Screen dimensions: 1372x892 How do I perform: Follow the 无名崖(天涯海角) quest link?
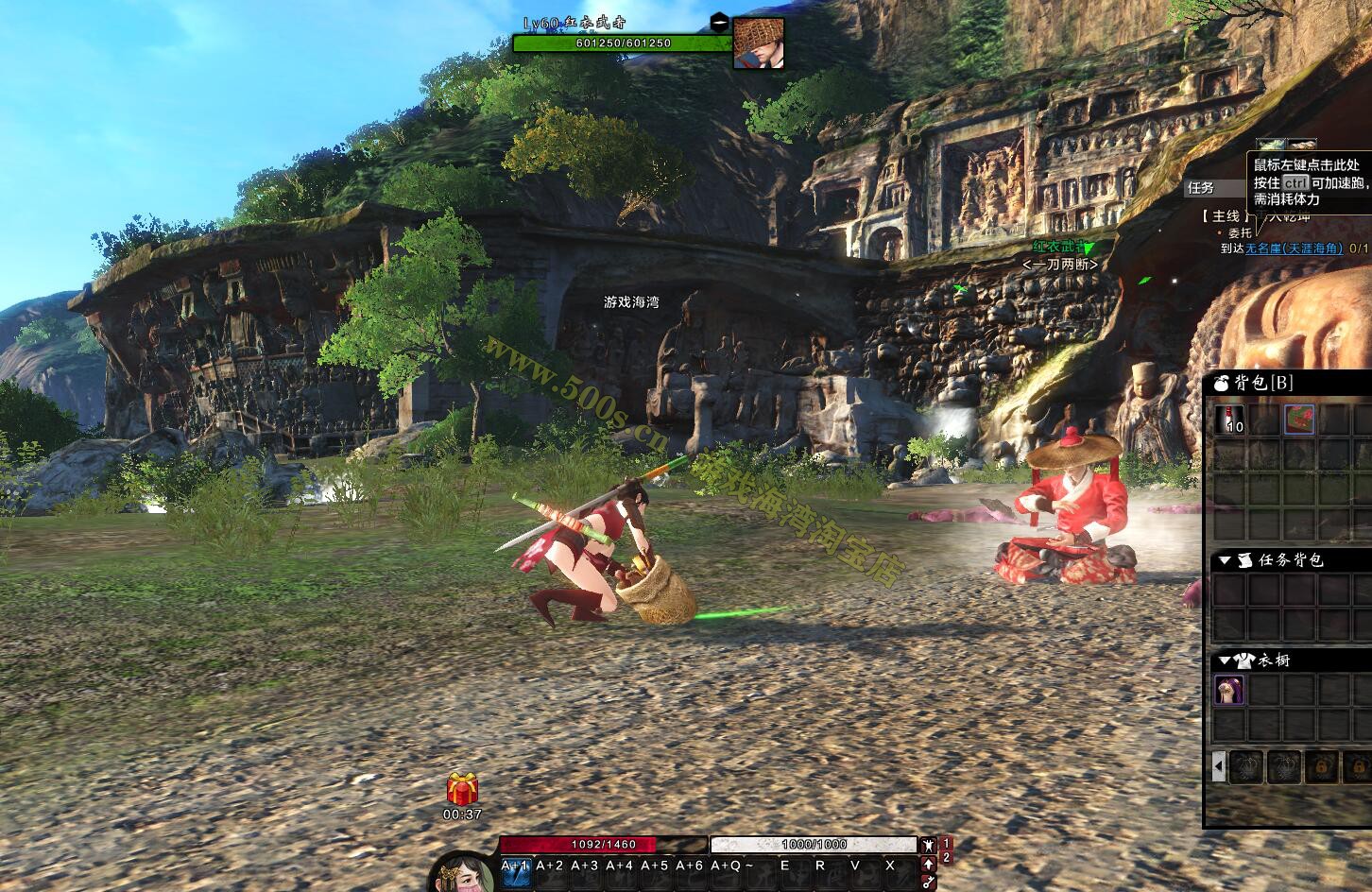(1294, 249)
